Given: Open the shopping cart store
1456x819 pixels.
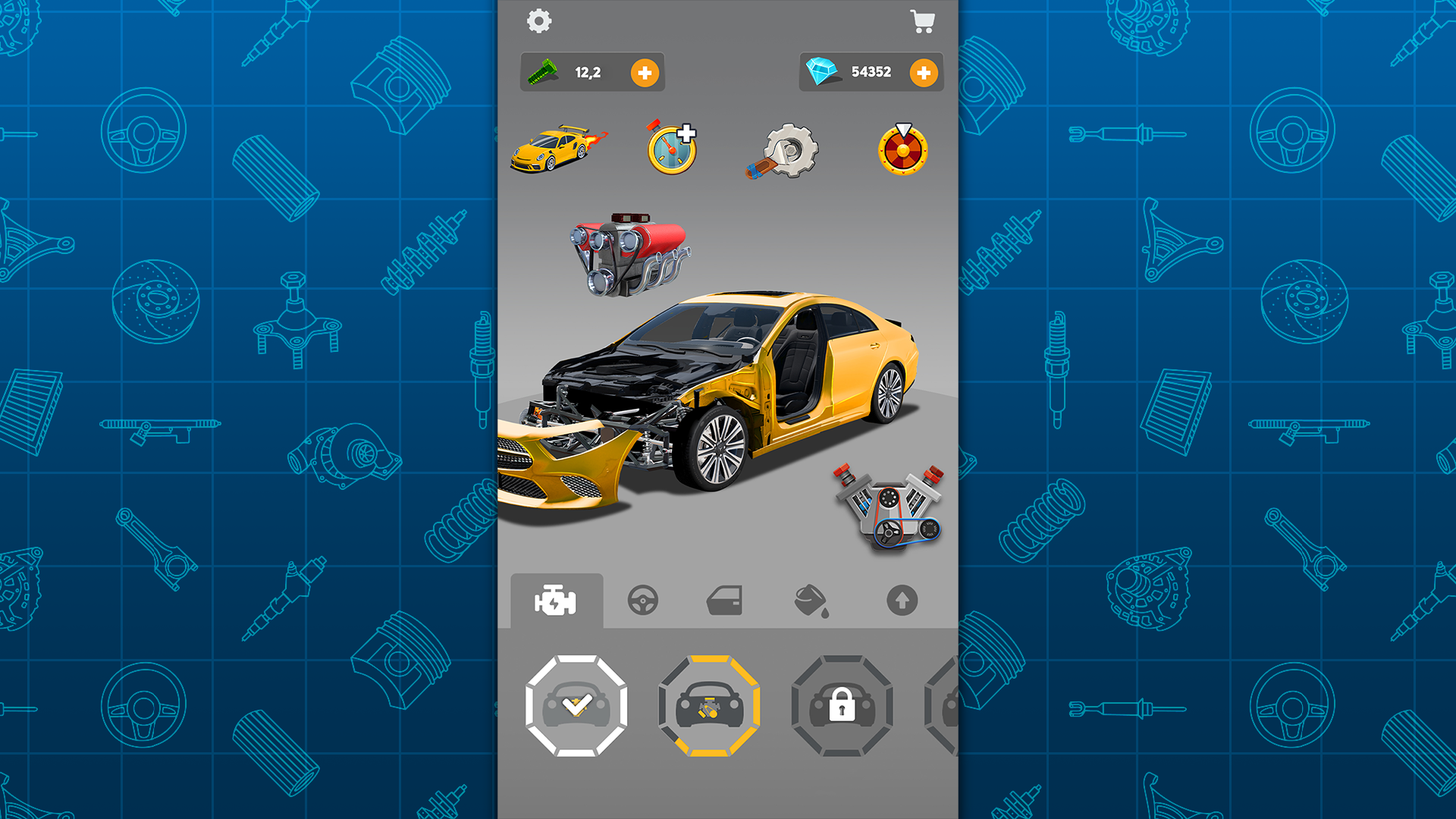Looking at the screenshot, I should (922, 23).
